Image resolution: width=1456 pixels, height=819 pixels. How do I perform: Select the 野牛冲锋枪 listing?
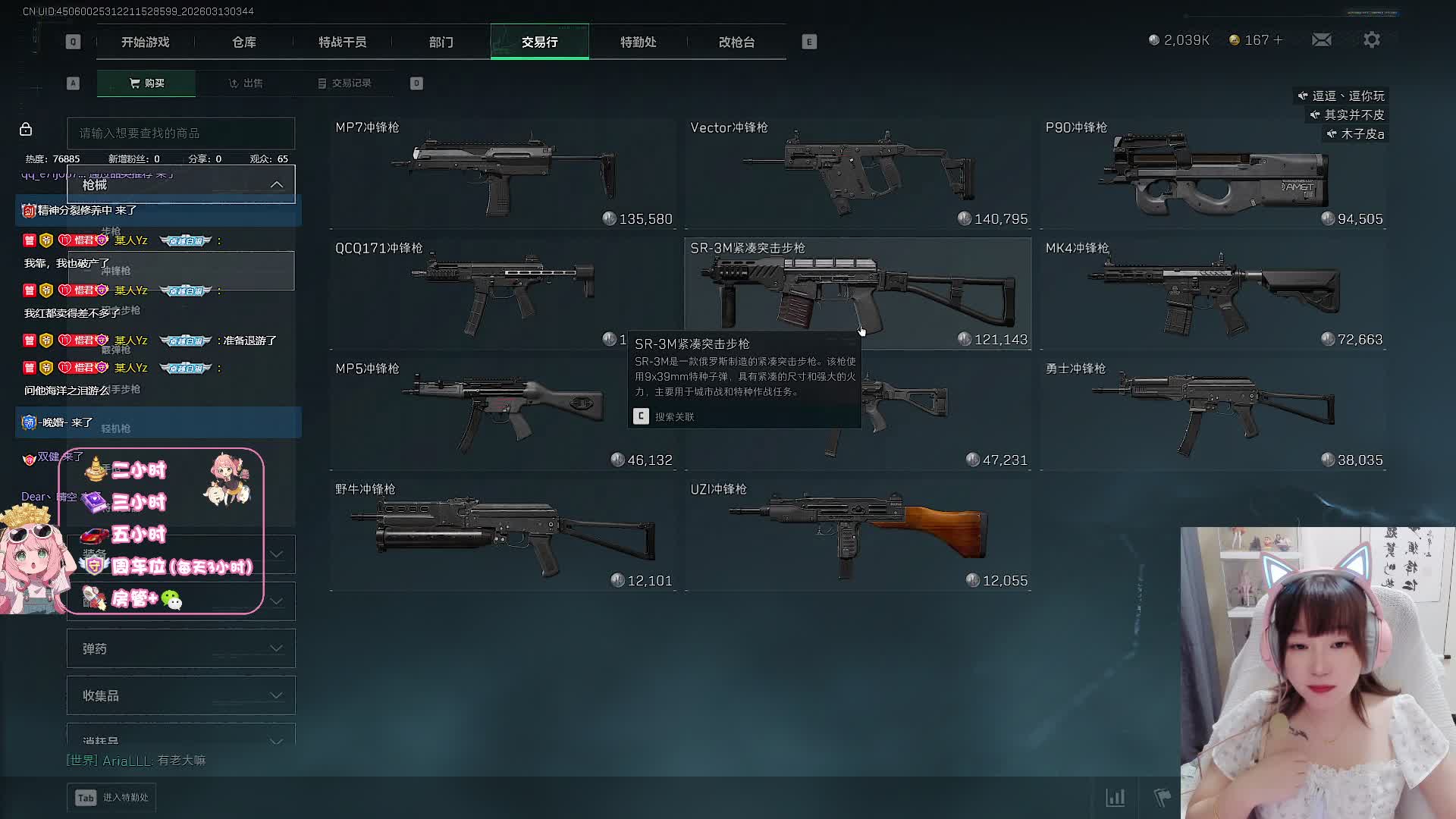pos(503,535)
